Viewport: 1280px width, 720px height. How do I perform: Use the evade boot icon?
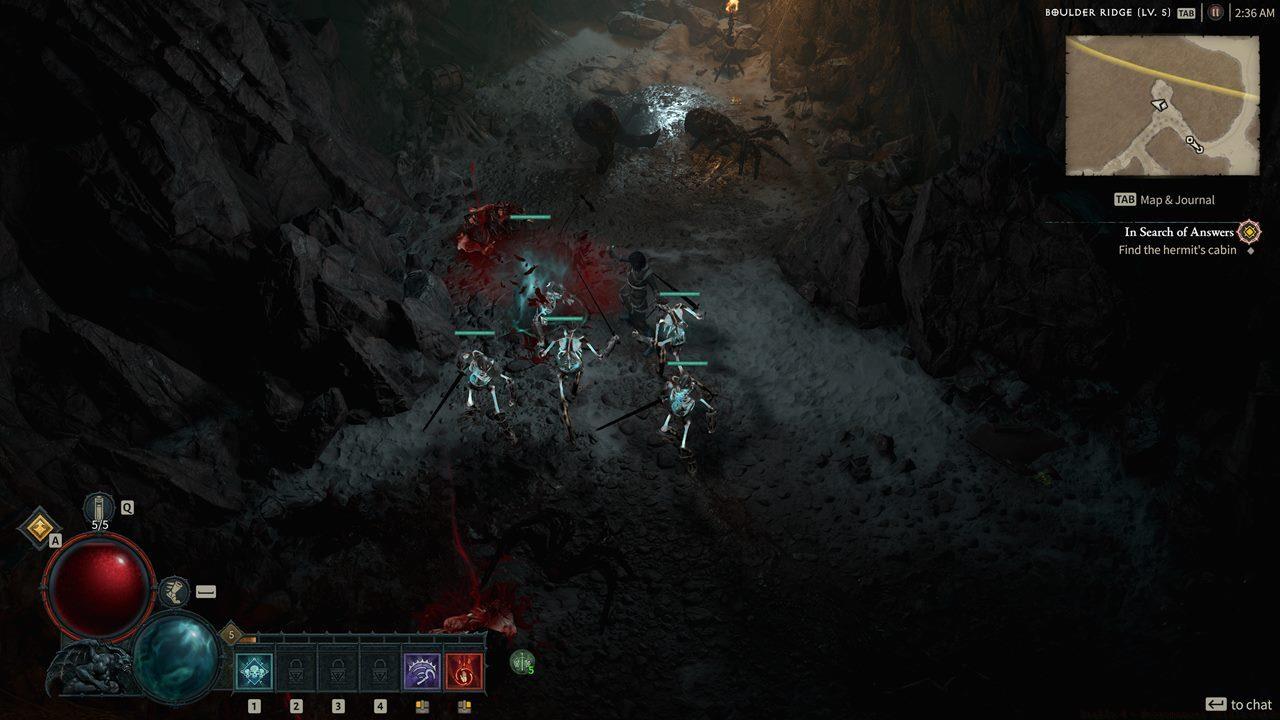click(x=175, y=591)
